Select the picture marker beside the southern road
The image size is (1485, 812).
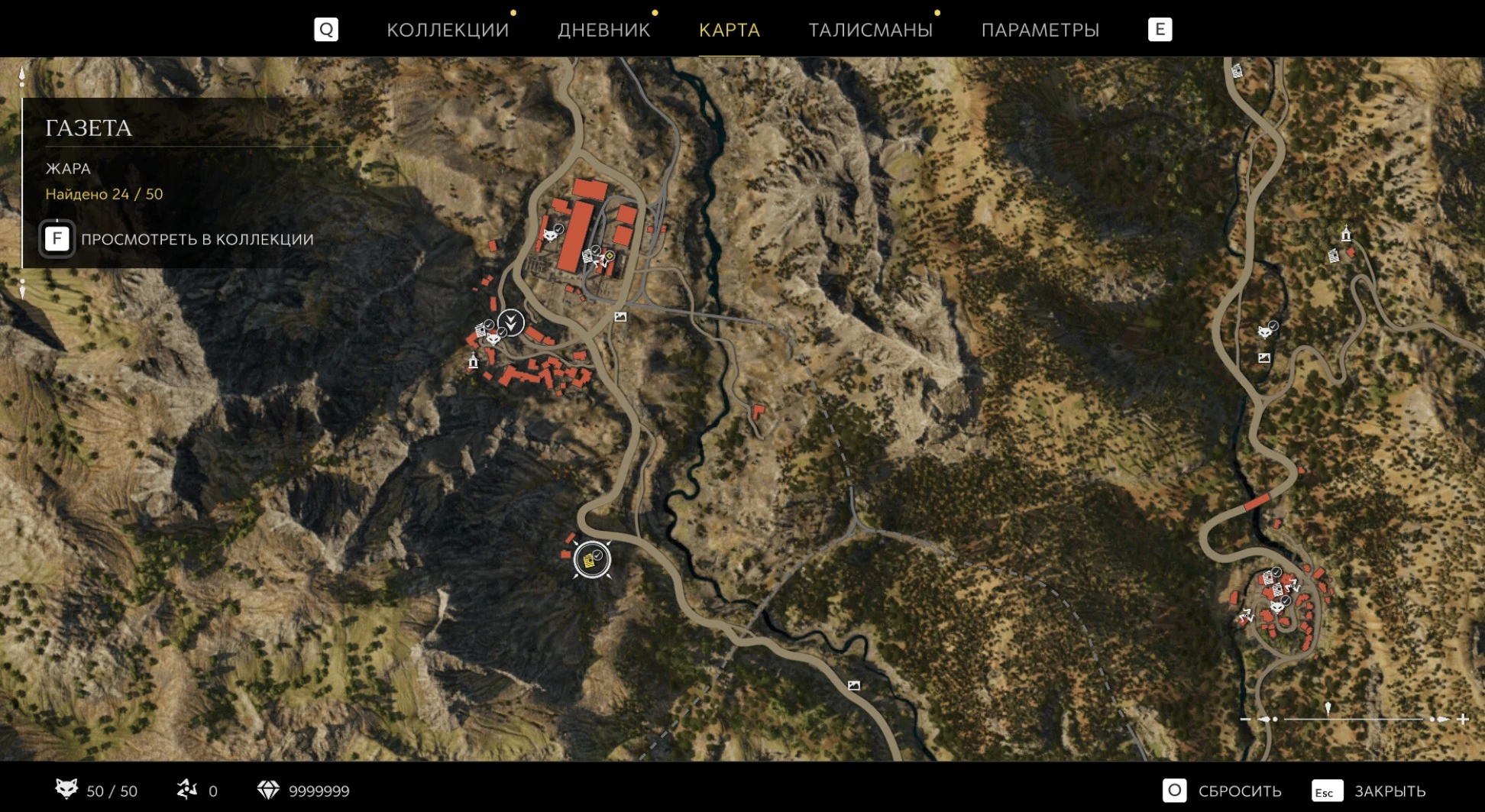coord(853,685)
